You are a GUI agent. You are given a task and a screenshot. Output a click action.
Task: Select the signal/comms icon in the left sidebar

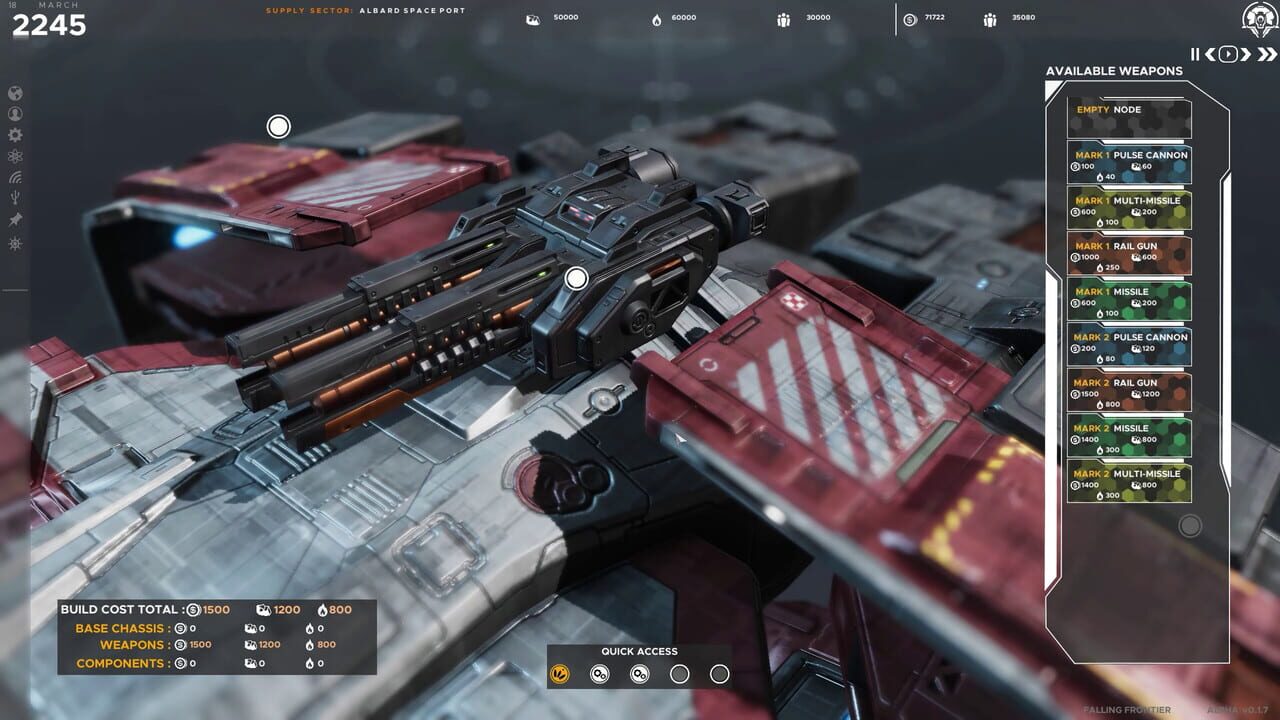pos(15,176)
